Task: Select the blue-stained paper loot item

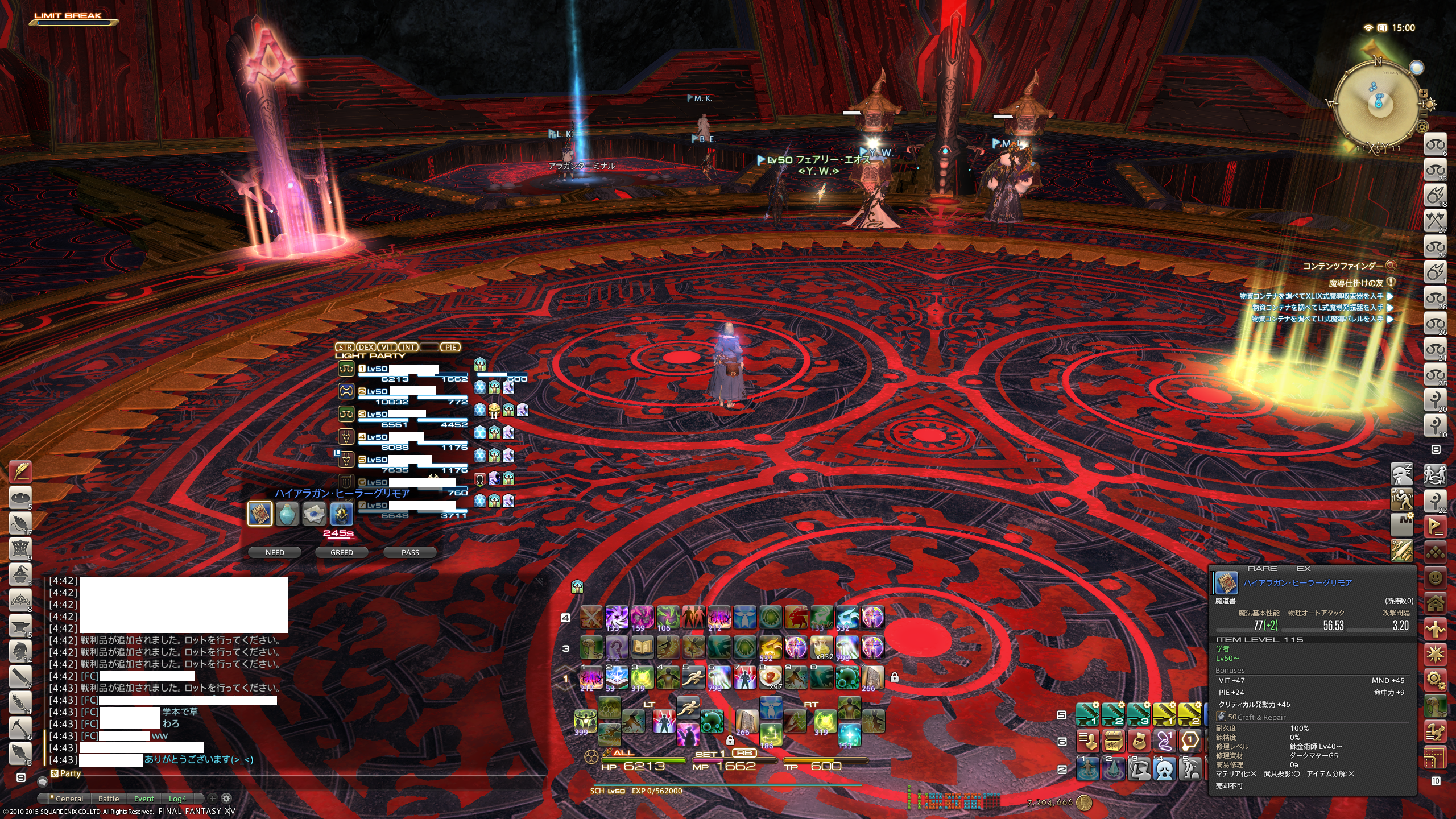Action: pyautogui.click(x=315, y=514)
